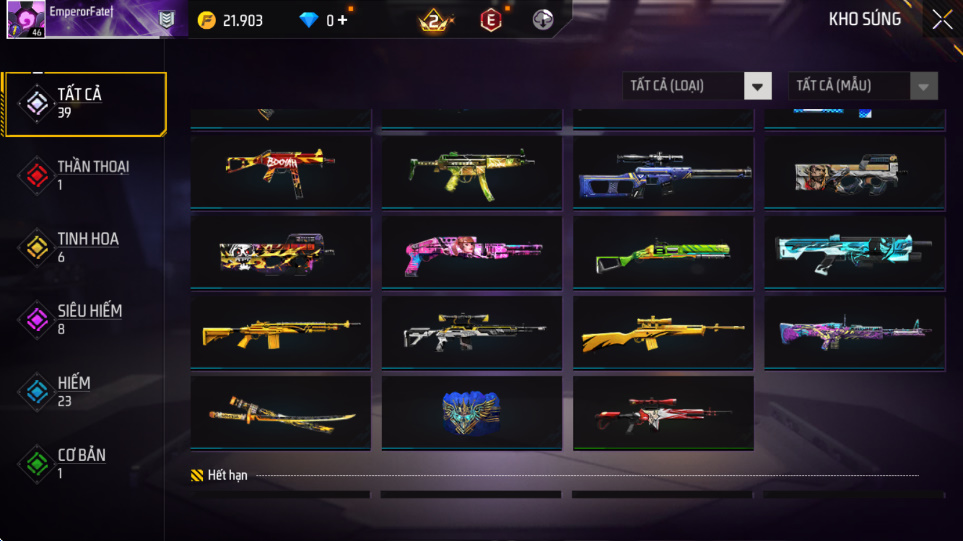Viewport: 963px width, 541px height.
Task: Select the golden katana skin
Action: 280,412
